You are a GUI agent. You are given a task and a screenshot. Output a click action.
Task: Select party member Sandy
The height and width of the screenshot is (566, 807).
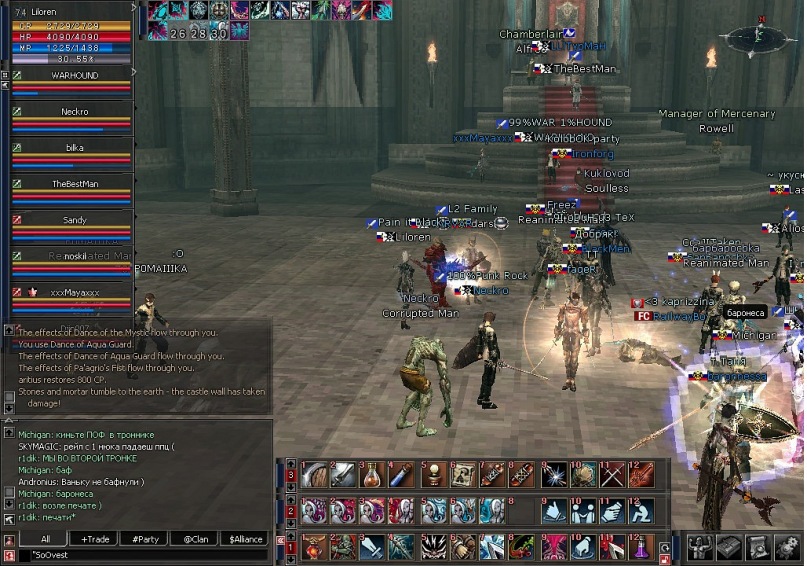(74, 220)
